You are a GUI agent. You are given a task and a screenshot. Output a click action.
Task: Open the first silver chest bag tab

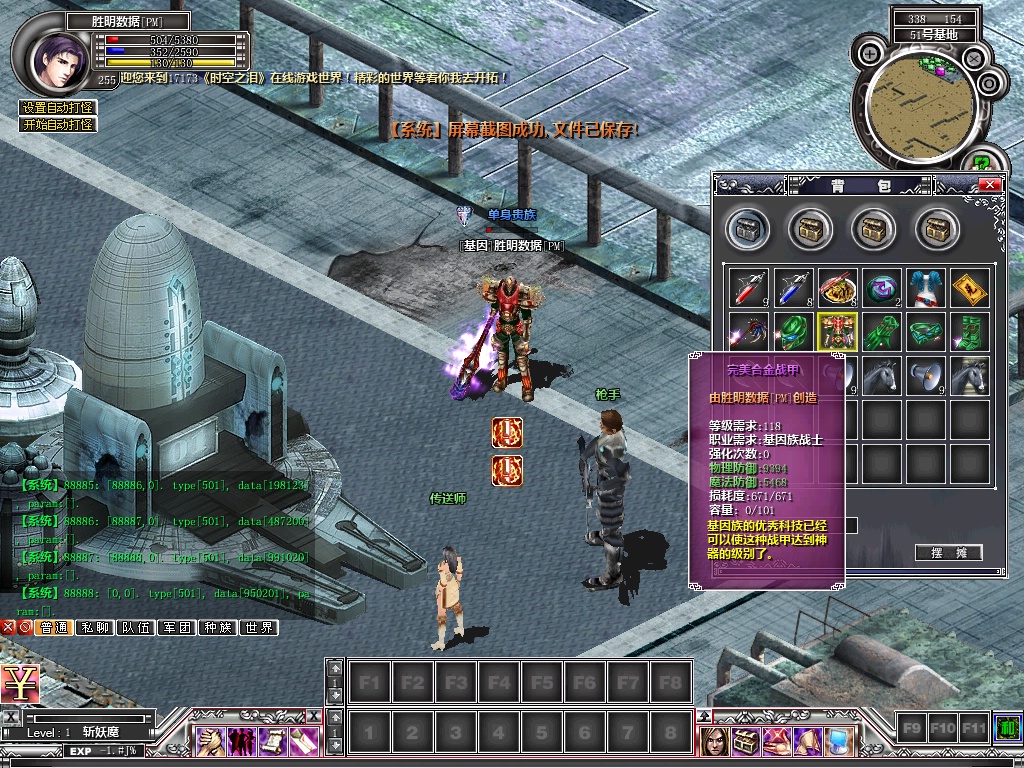[x=747, y=229]
